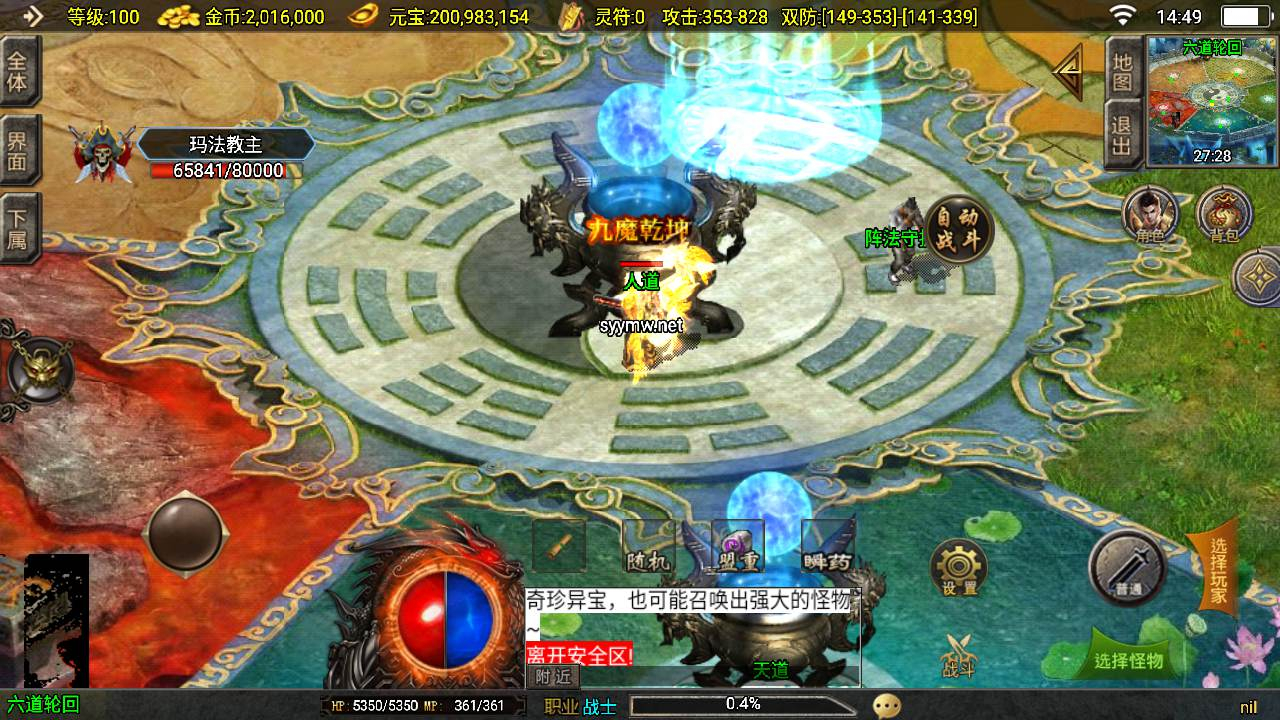Select the 下属 tab

pyautogui.click(x=18, y=228)
